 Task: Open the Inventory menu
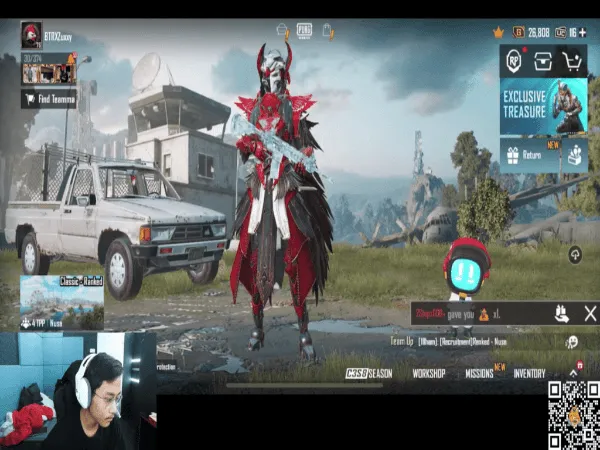[x=529, y=373]
